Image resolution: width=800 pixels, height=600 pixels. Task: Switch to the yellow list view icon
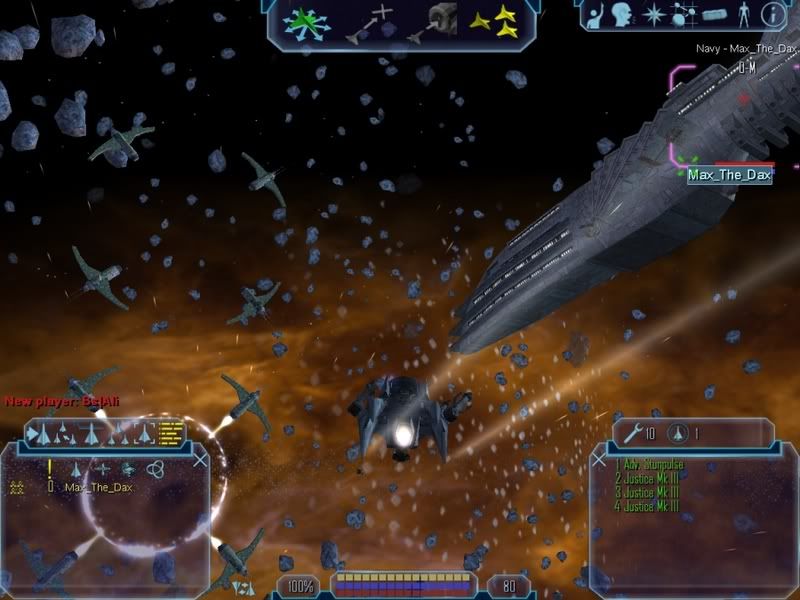[x=172, y=433]
